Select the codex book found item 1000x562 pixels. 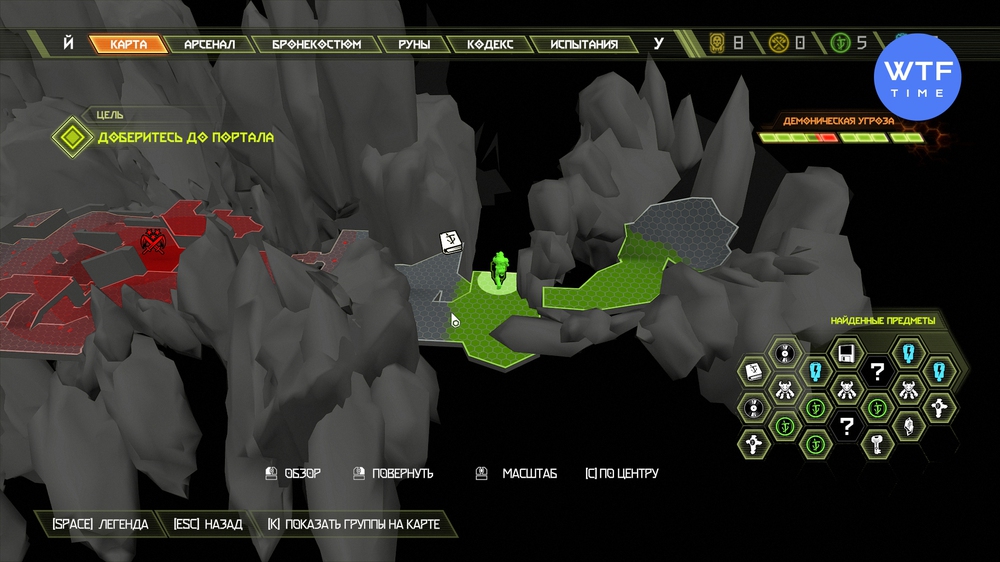pyautogui.click(x=755, y=372)
